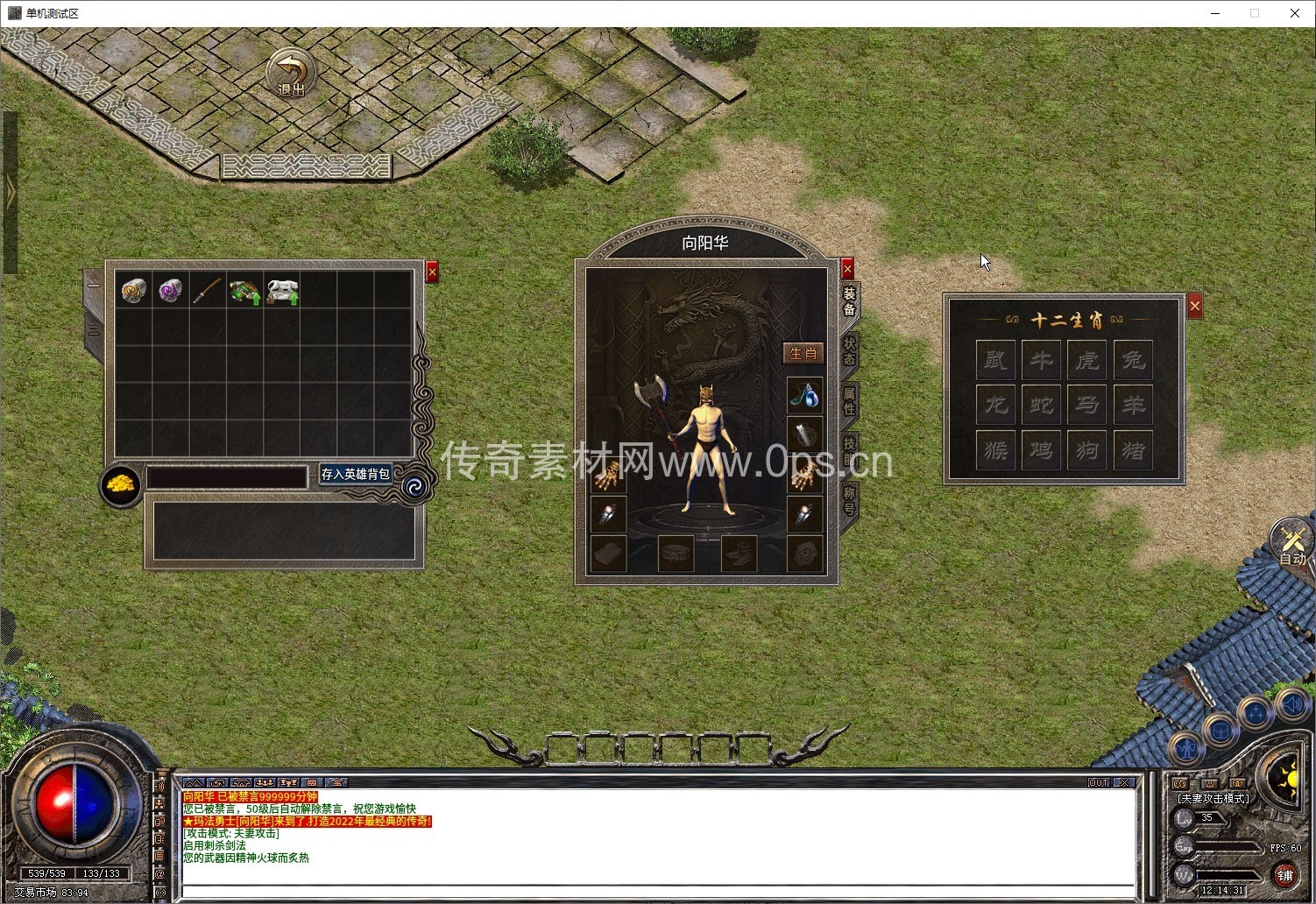This screenshot has width=1316, height=904.
Task: Switch to the 状态 status tab
Action: [849, 351]
